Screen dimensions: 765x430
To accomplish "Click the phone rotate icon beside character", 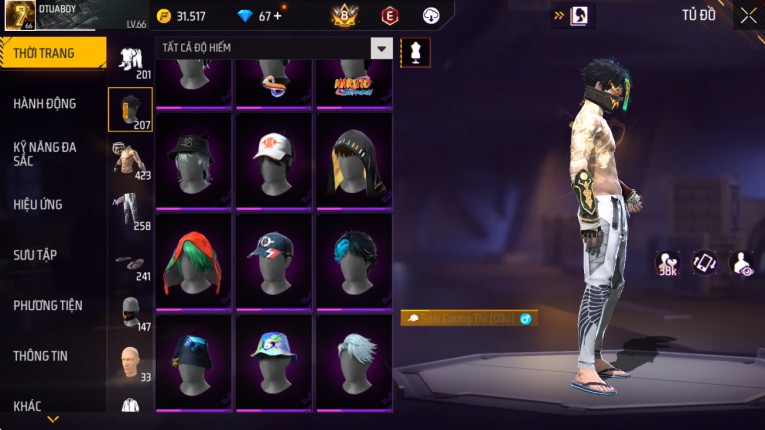I will (705, 262).
